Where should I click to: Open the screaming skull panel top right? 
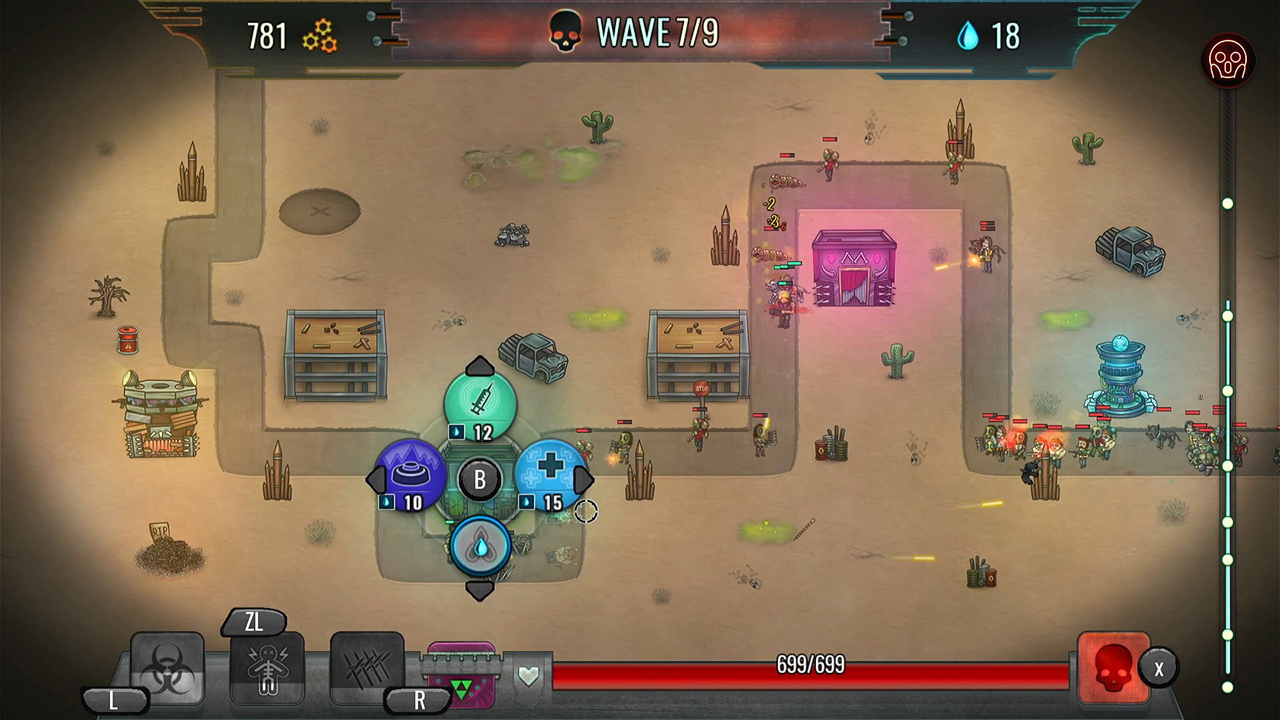pyautogui.click(x=1227, y=62)
